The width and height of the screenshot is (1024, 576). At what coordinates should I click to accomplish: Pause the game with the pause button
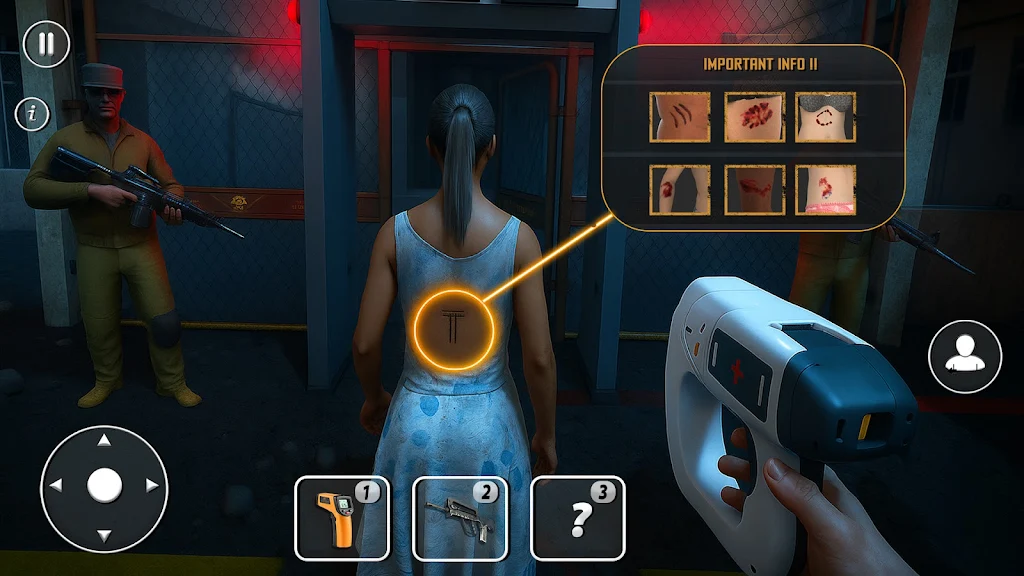click(45, 45)
